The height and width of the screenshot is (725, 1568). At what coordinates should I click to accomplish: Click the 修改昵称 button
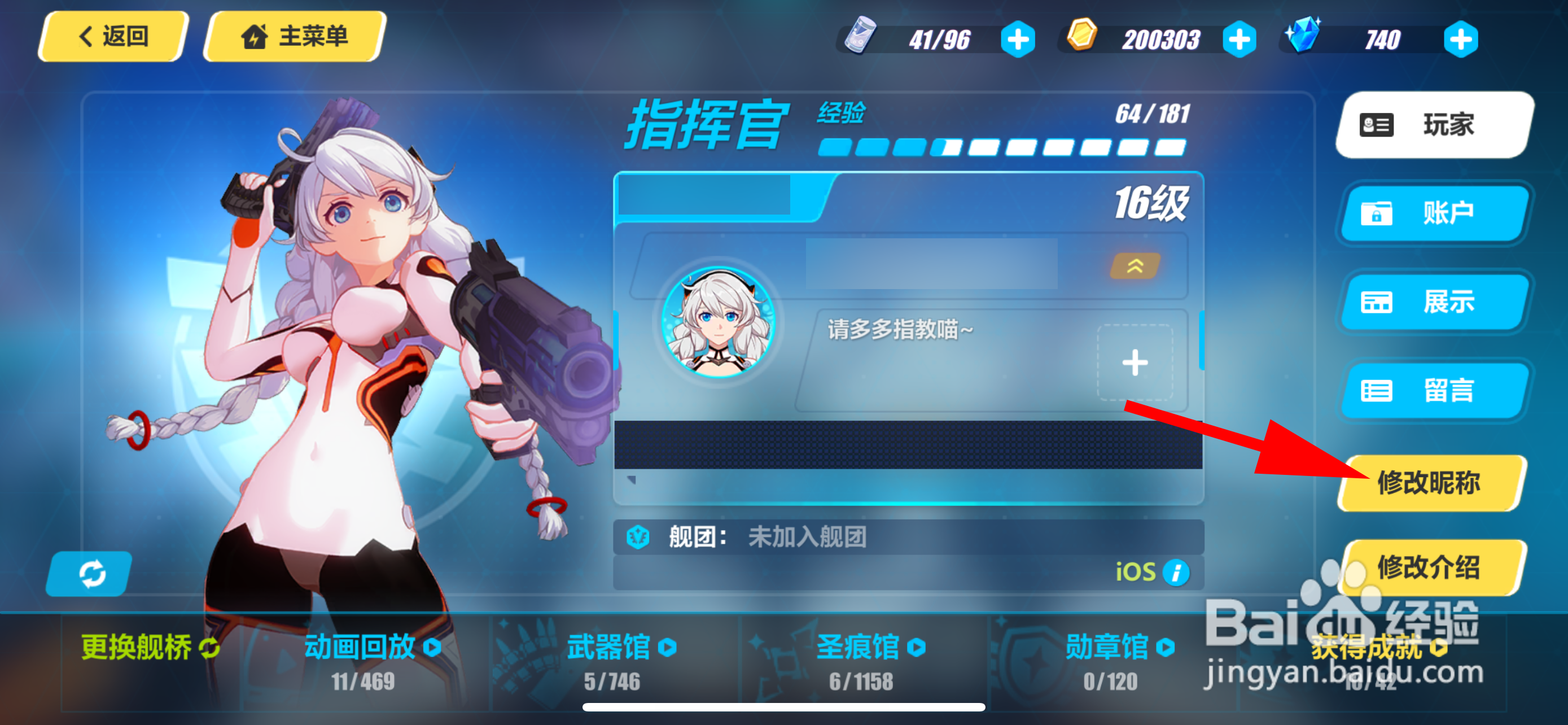click(1431, 484)
